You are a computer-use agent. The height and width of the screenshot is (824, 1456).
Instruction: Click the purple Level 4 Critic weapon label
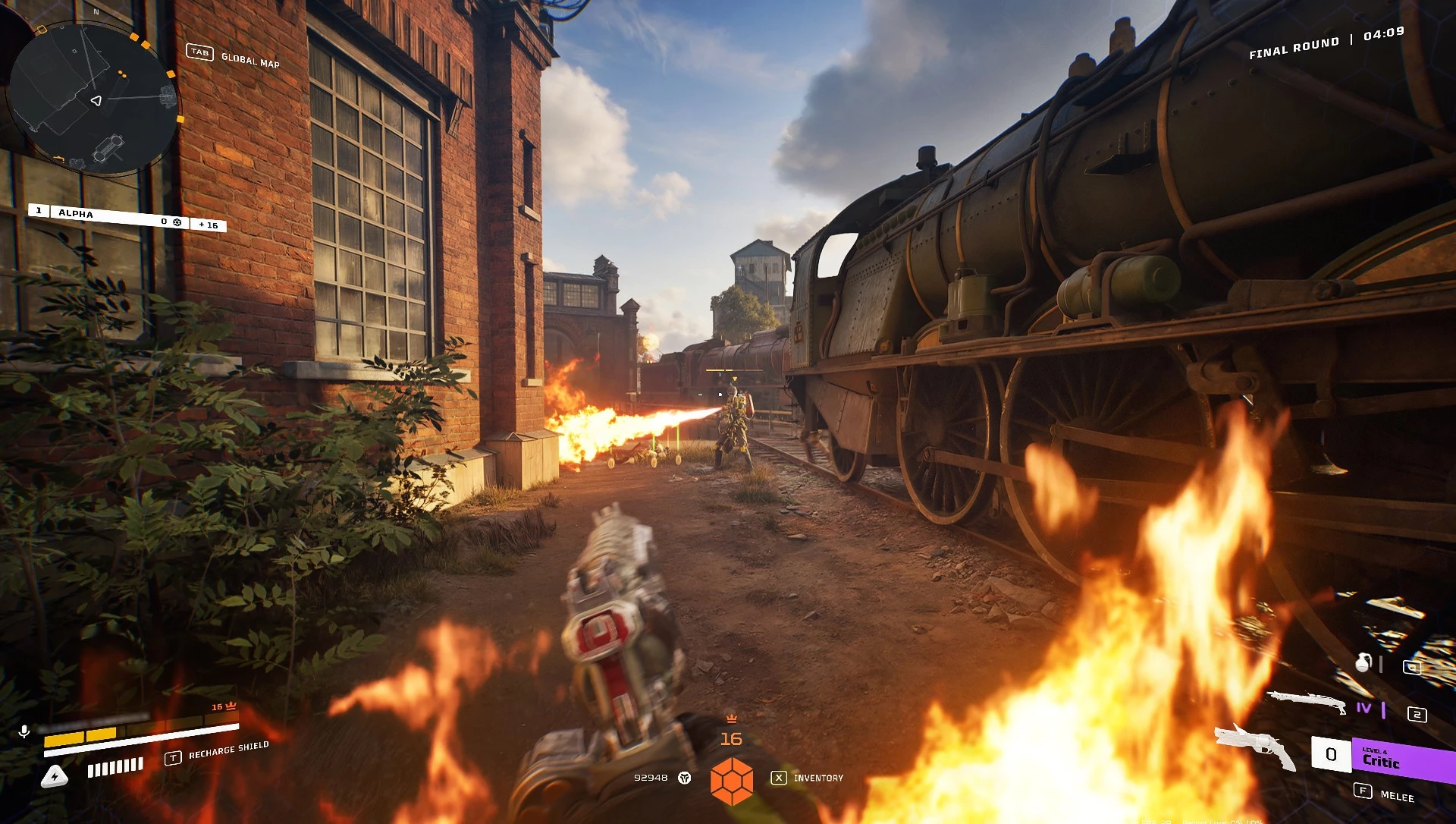click(1401, 760)
